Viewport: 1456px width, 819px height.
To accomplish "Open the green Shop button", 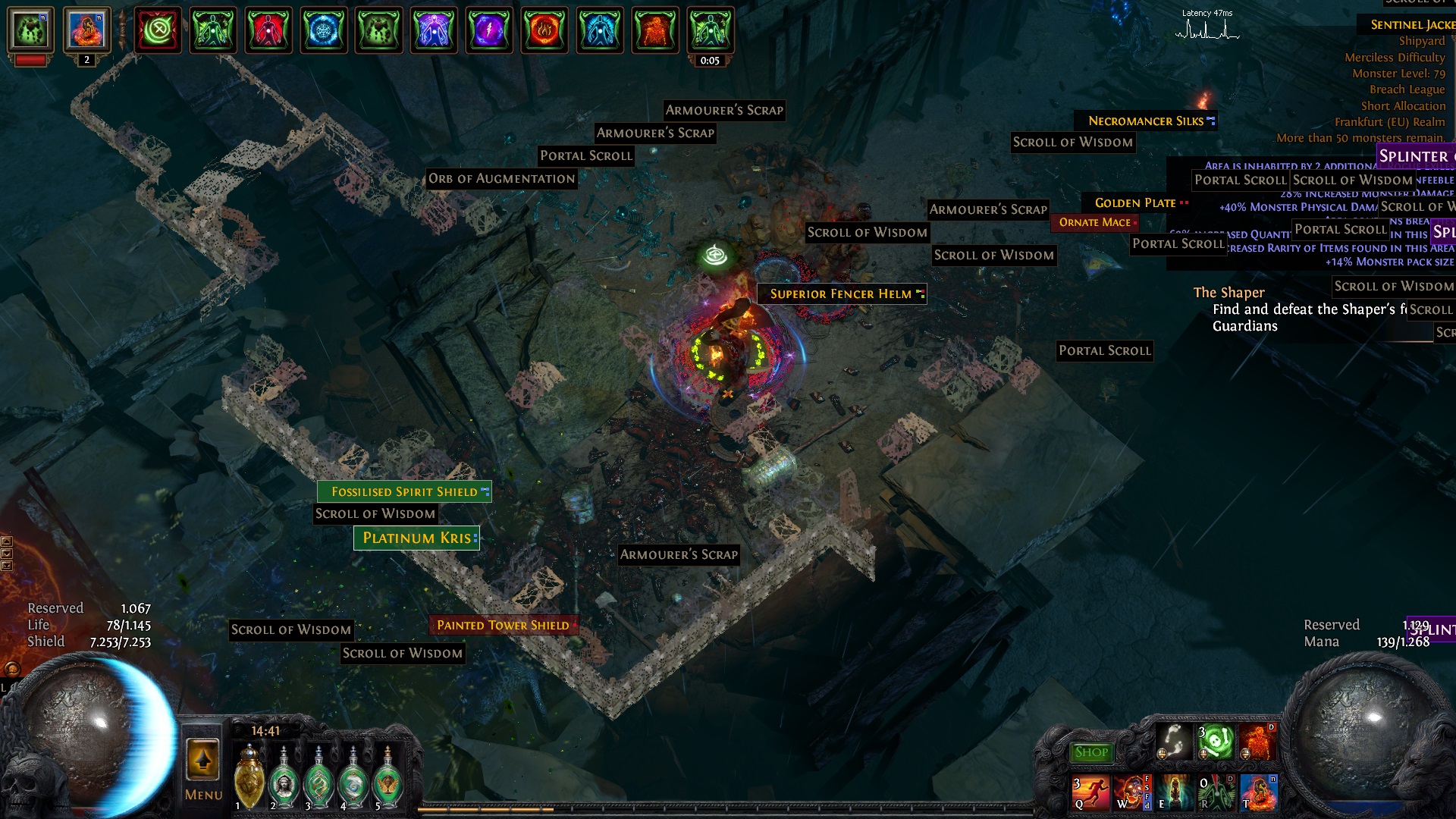I will [x=1091, y=752].
